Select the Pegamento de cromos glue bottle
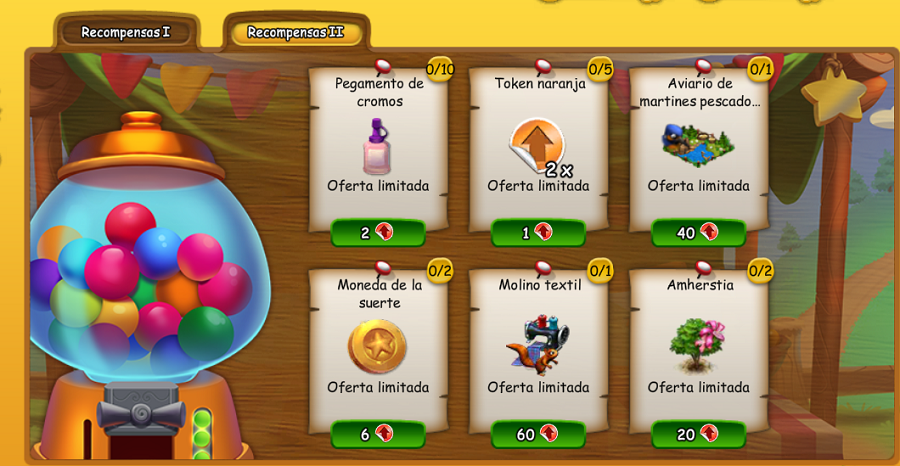This screenshot has width=900, height=466. tap(377, 146)
